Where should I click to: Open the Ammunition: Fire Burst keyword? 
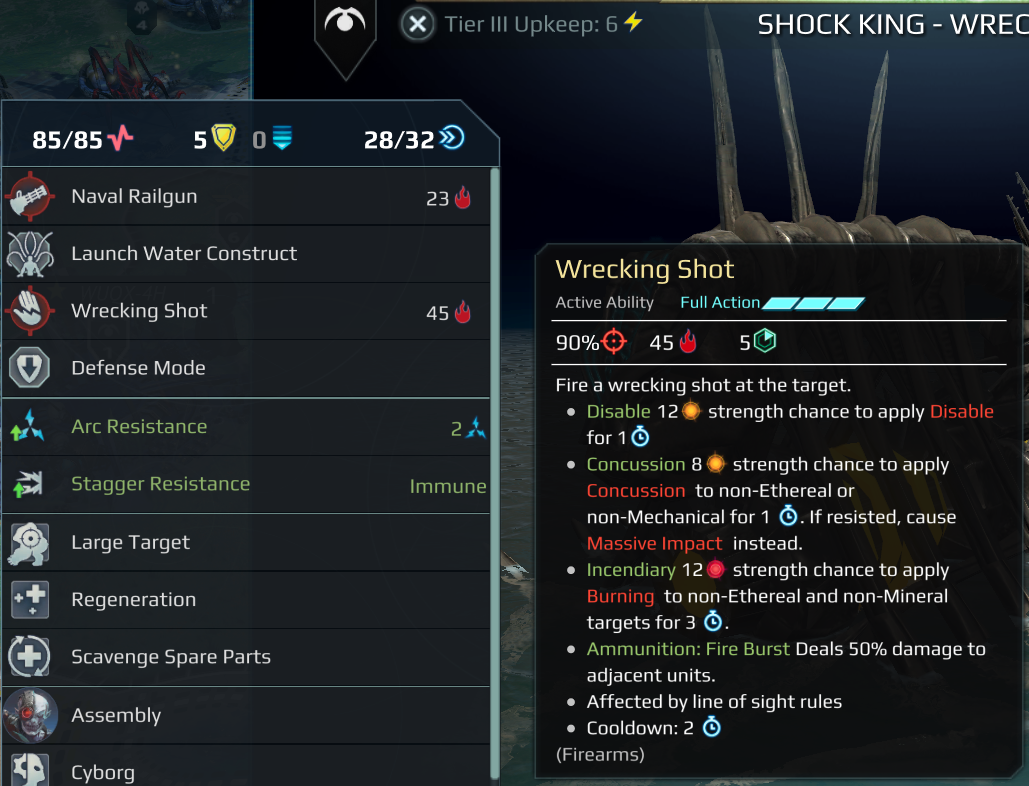pos(688,649)
